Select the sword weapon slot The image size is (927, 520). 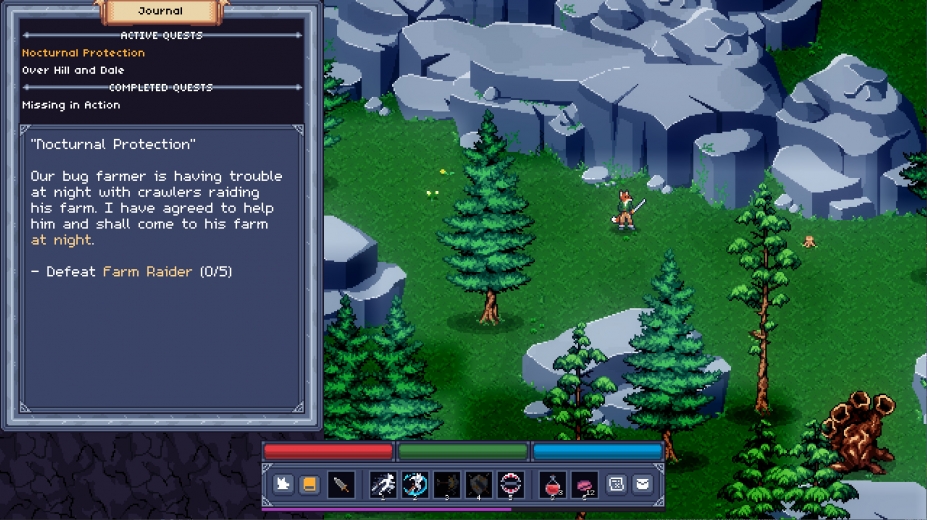click(x=342, y=485)
